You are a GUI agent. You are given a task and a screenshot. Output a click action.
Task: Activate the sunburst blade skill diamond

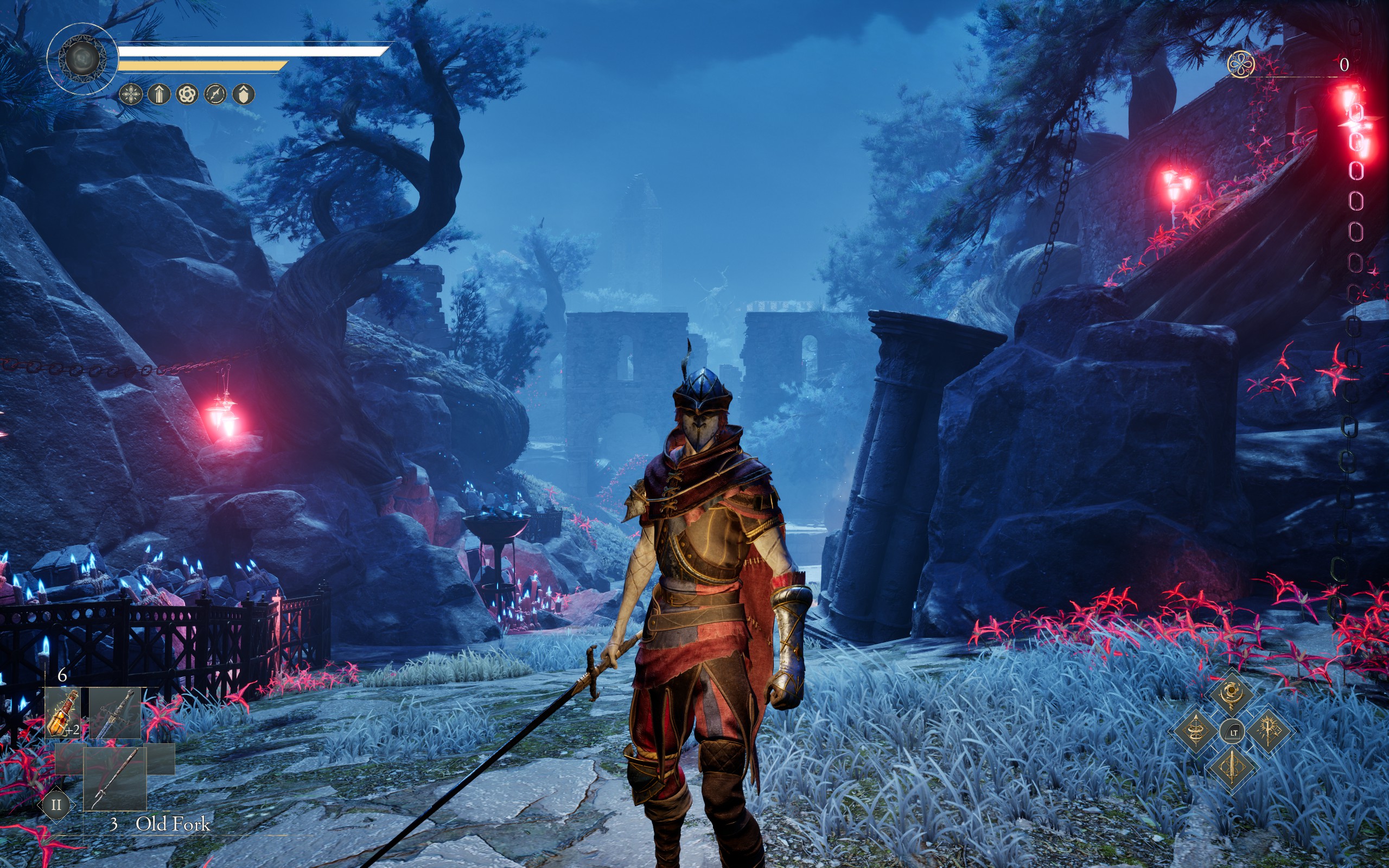(x=1269, y=731)
